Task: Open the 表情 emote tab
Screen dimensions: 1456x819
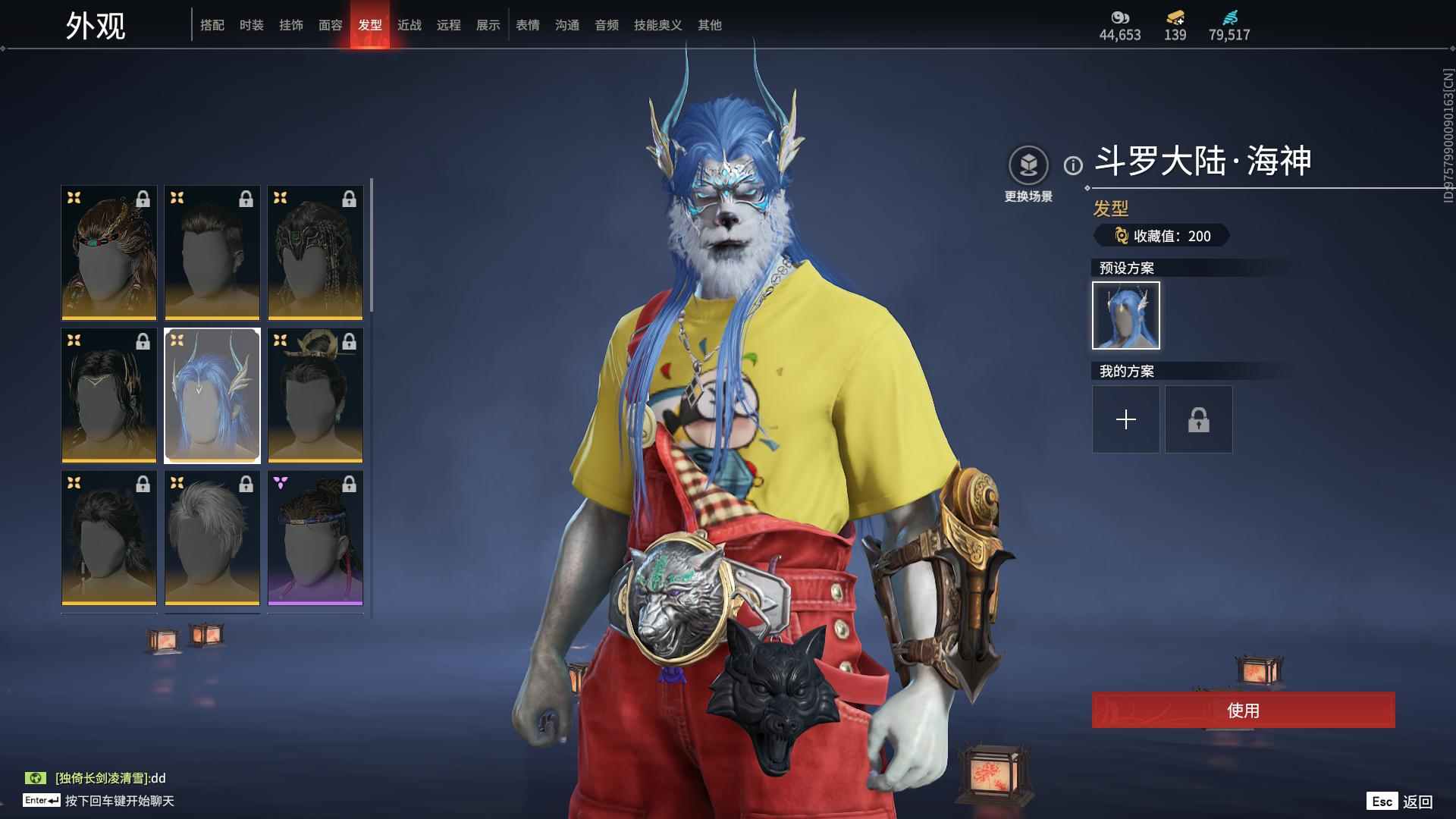Action: coord(528,25)
